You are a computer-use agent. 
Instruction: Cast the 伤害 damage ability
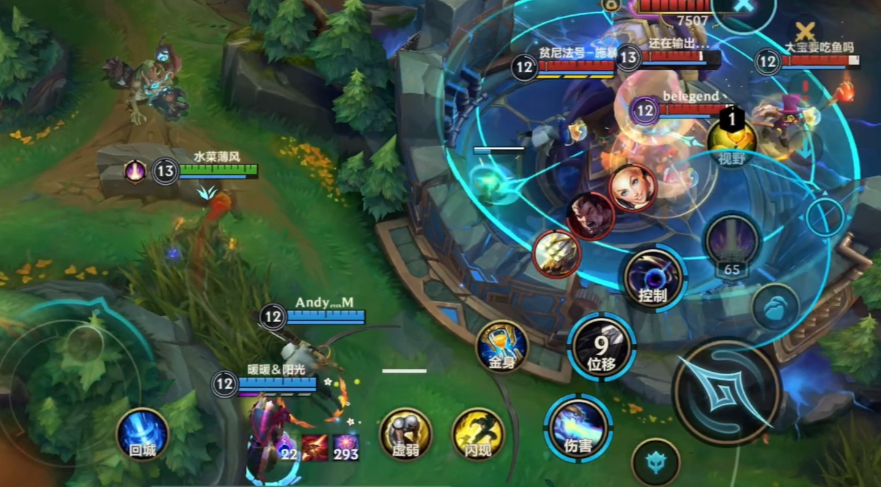[x=577, y=424]
